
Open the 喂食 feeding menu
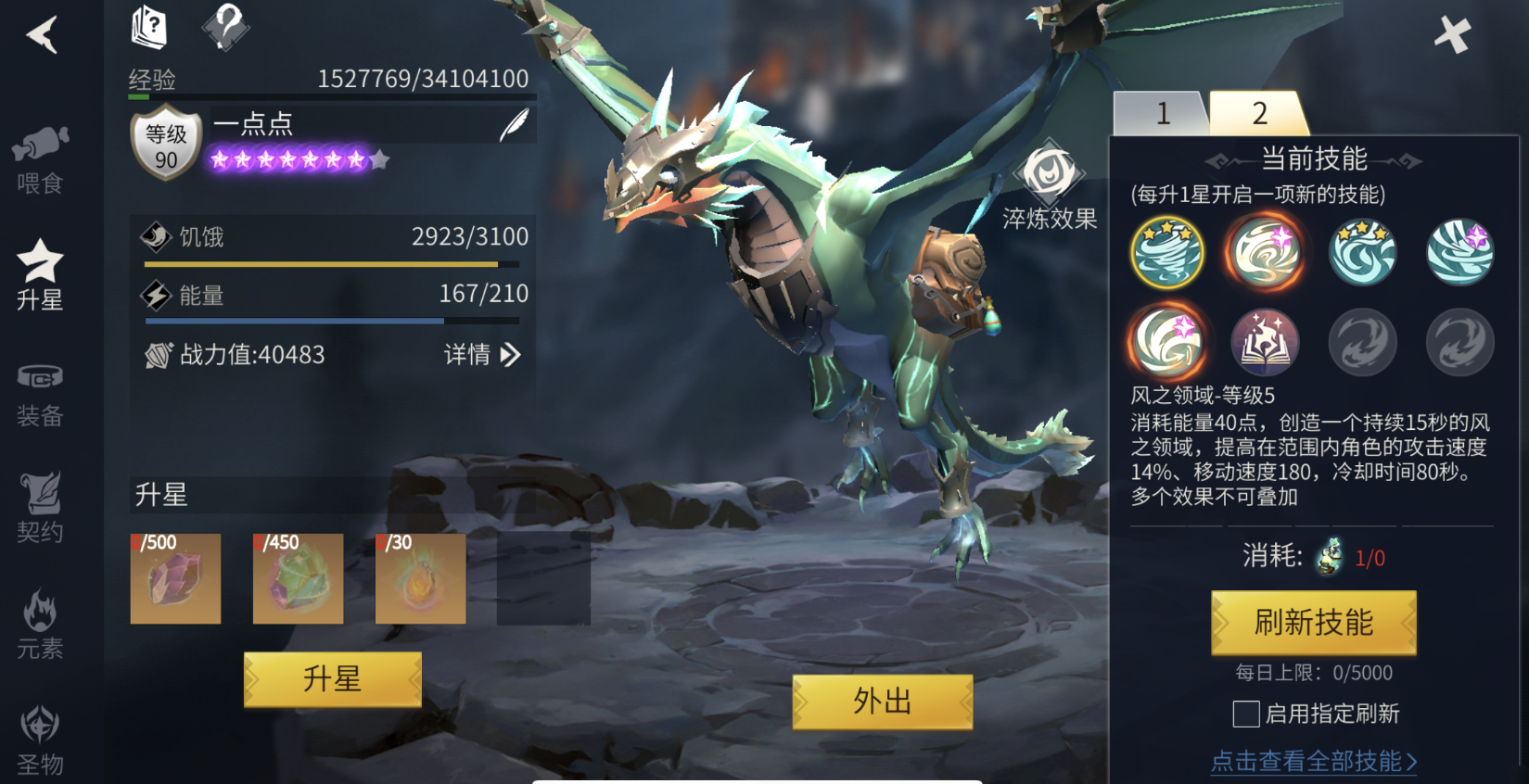coord(40,159)
